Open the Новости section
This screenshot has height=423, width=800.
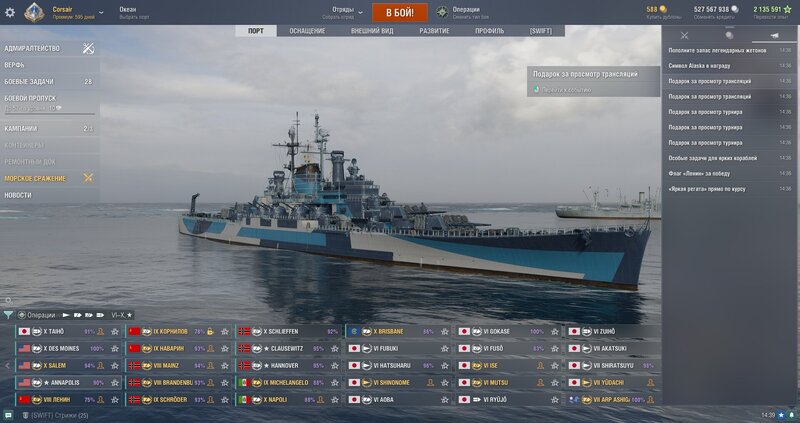tap(18, 195)
